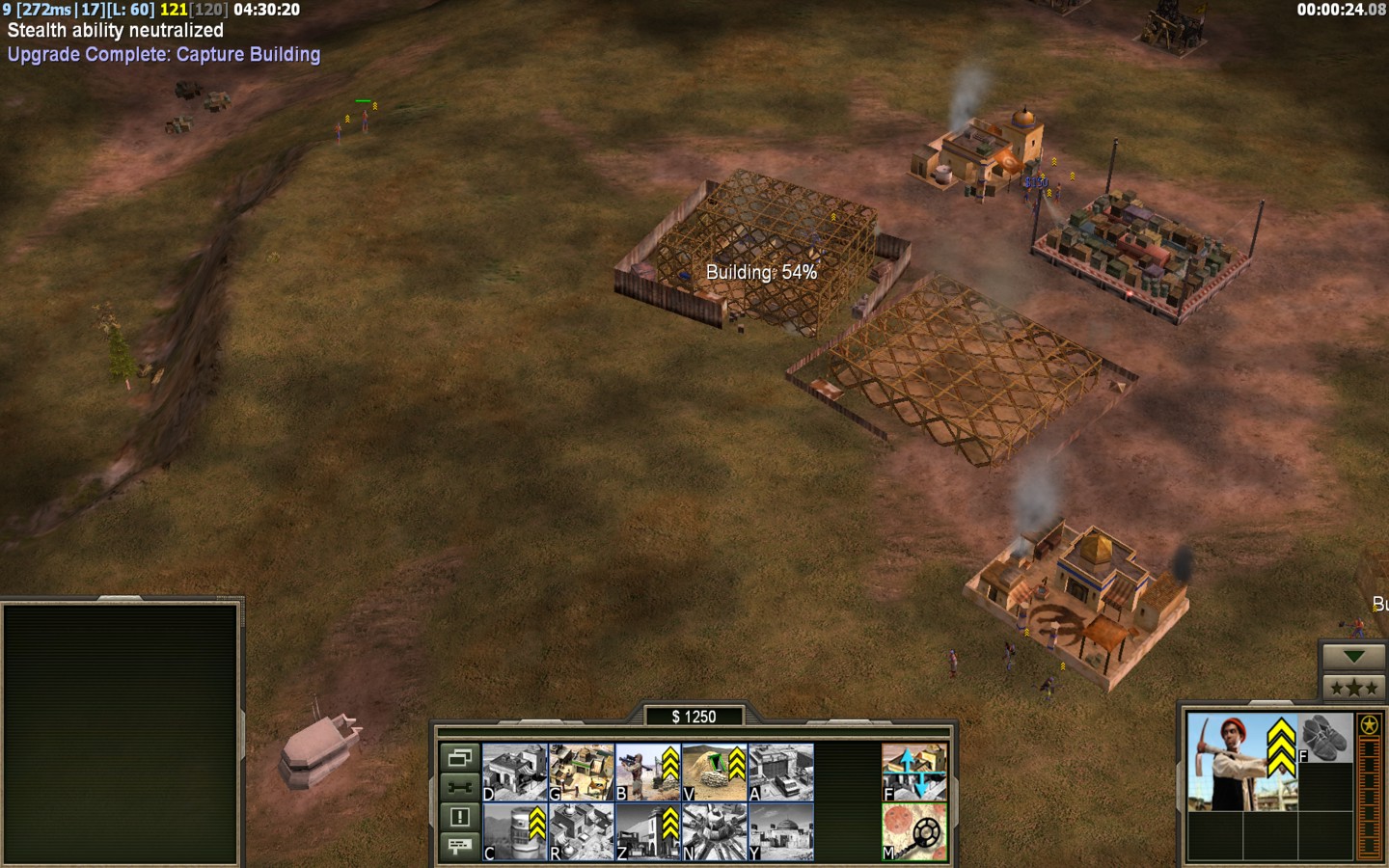This screenshot has height=868, width=1389.
Task: Activate the mine detector ability icon
Action: coord(913,831)
